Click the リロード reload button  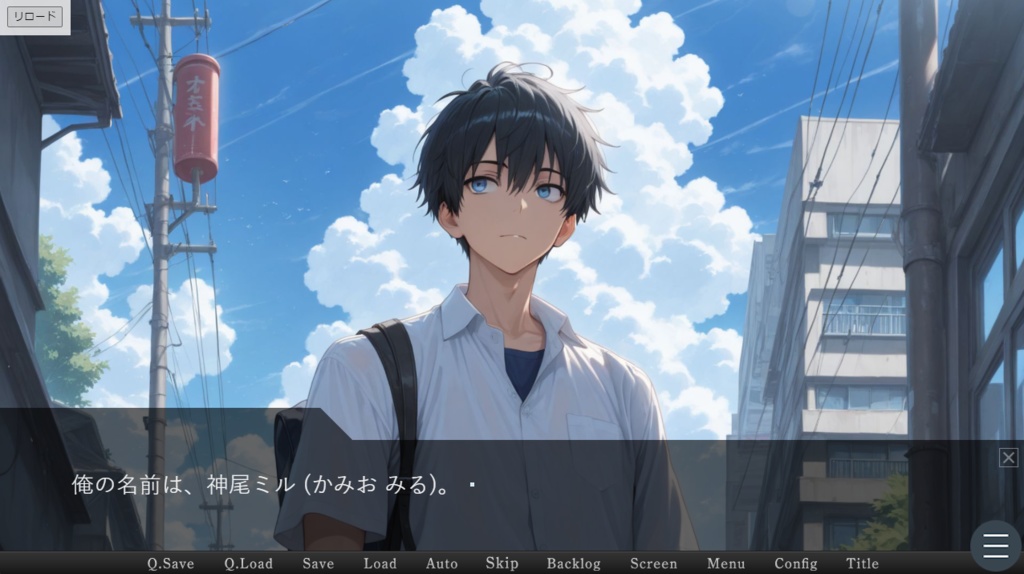click(35, 17)
